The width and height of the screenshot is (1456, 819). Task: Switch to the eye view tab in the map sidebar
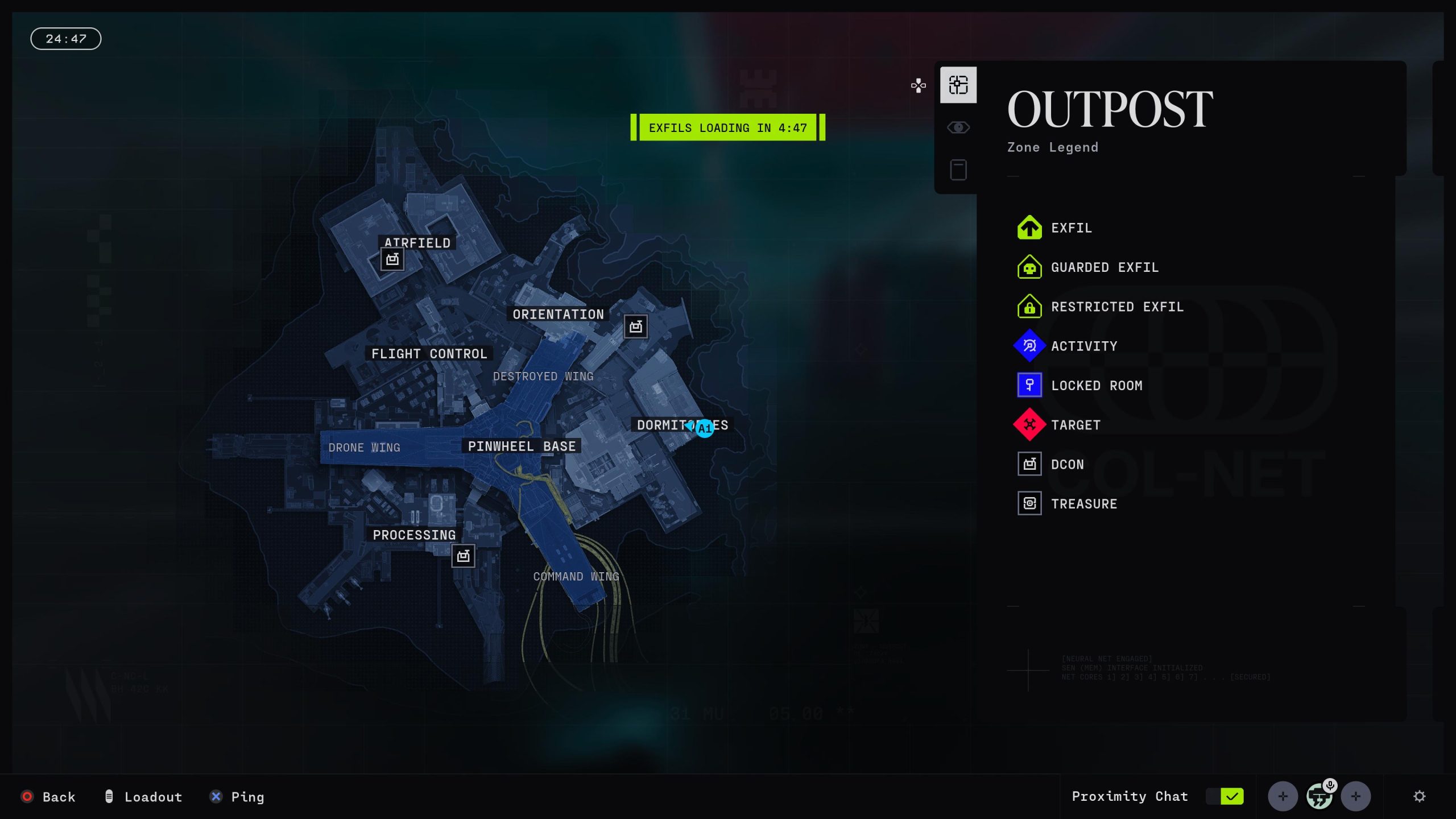point(958,127)
